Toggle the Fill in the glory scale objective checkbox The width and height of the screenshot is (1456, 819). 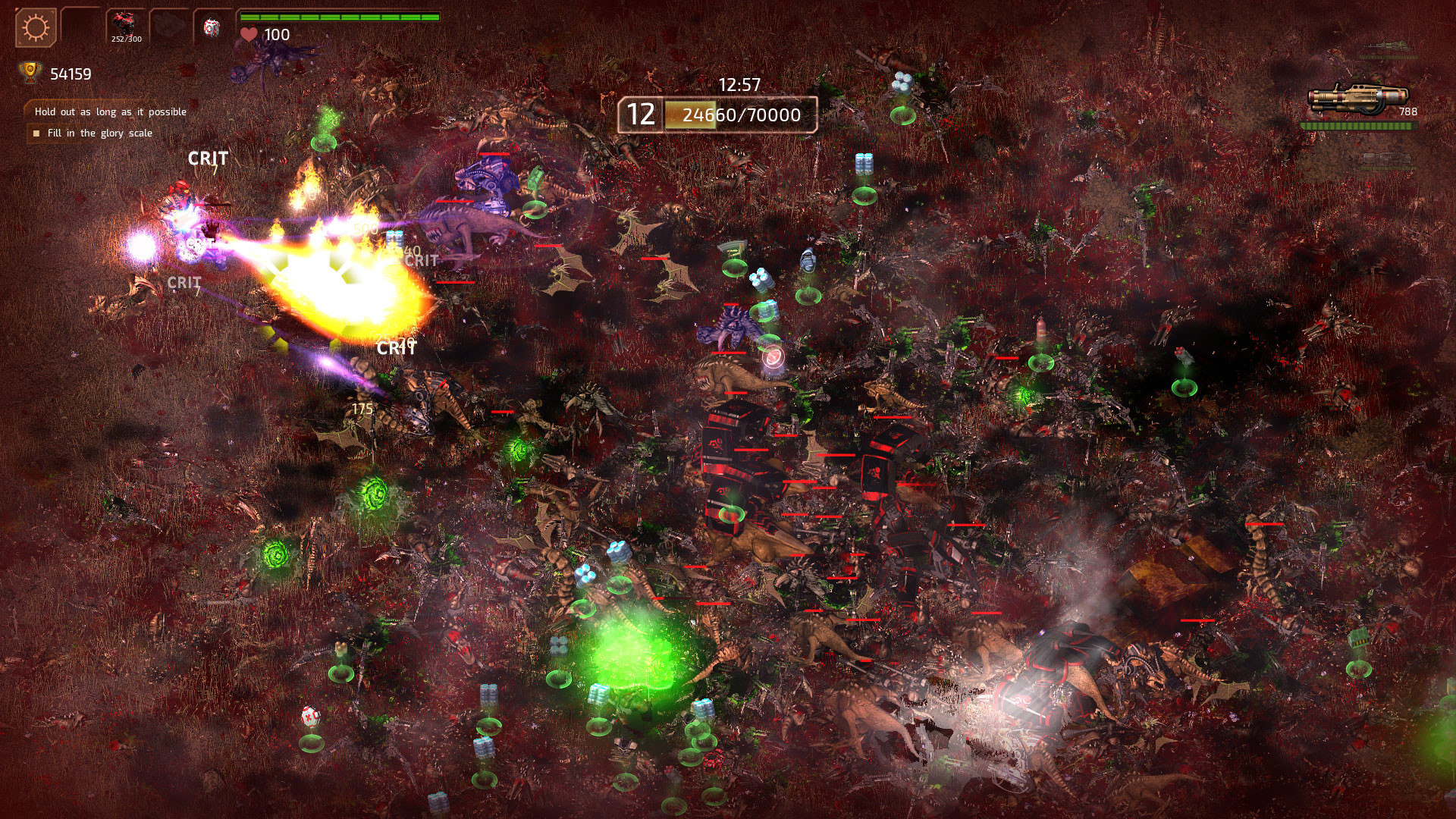36,132
